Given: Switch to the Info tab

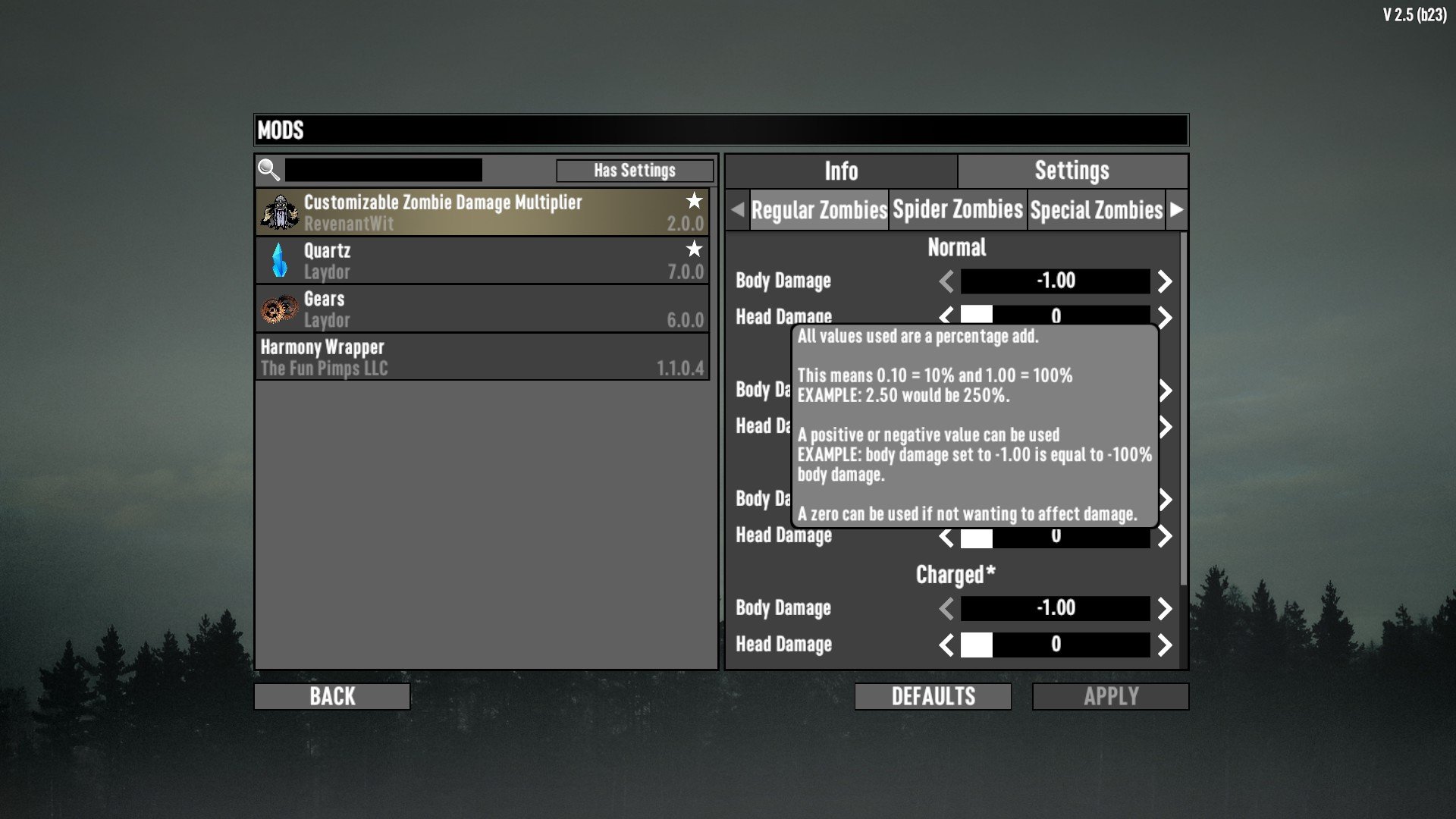Looking at the screenshot, I should [x=841, y=171].
